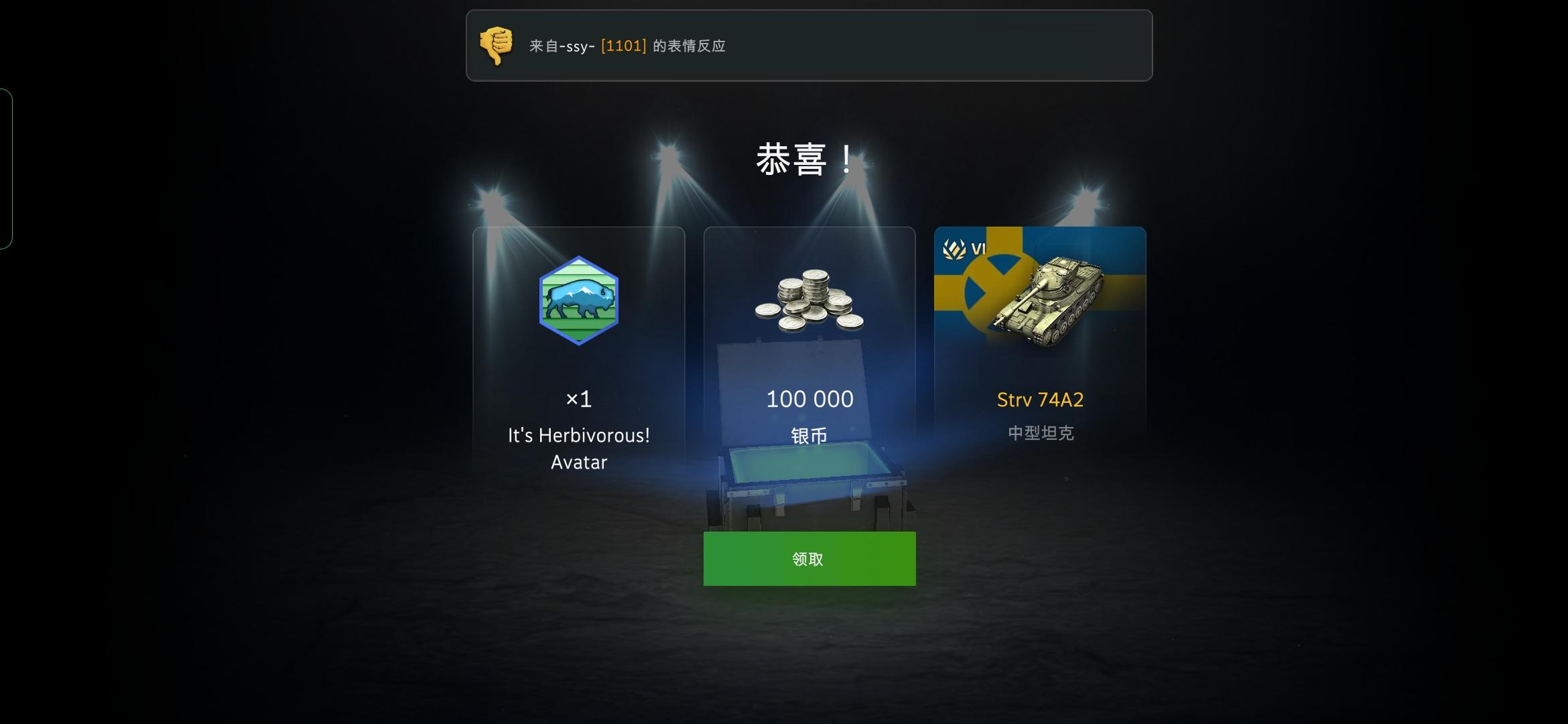Open the clan tag [1101] link
1568x724 pixels.
(625, 46)
